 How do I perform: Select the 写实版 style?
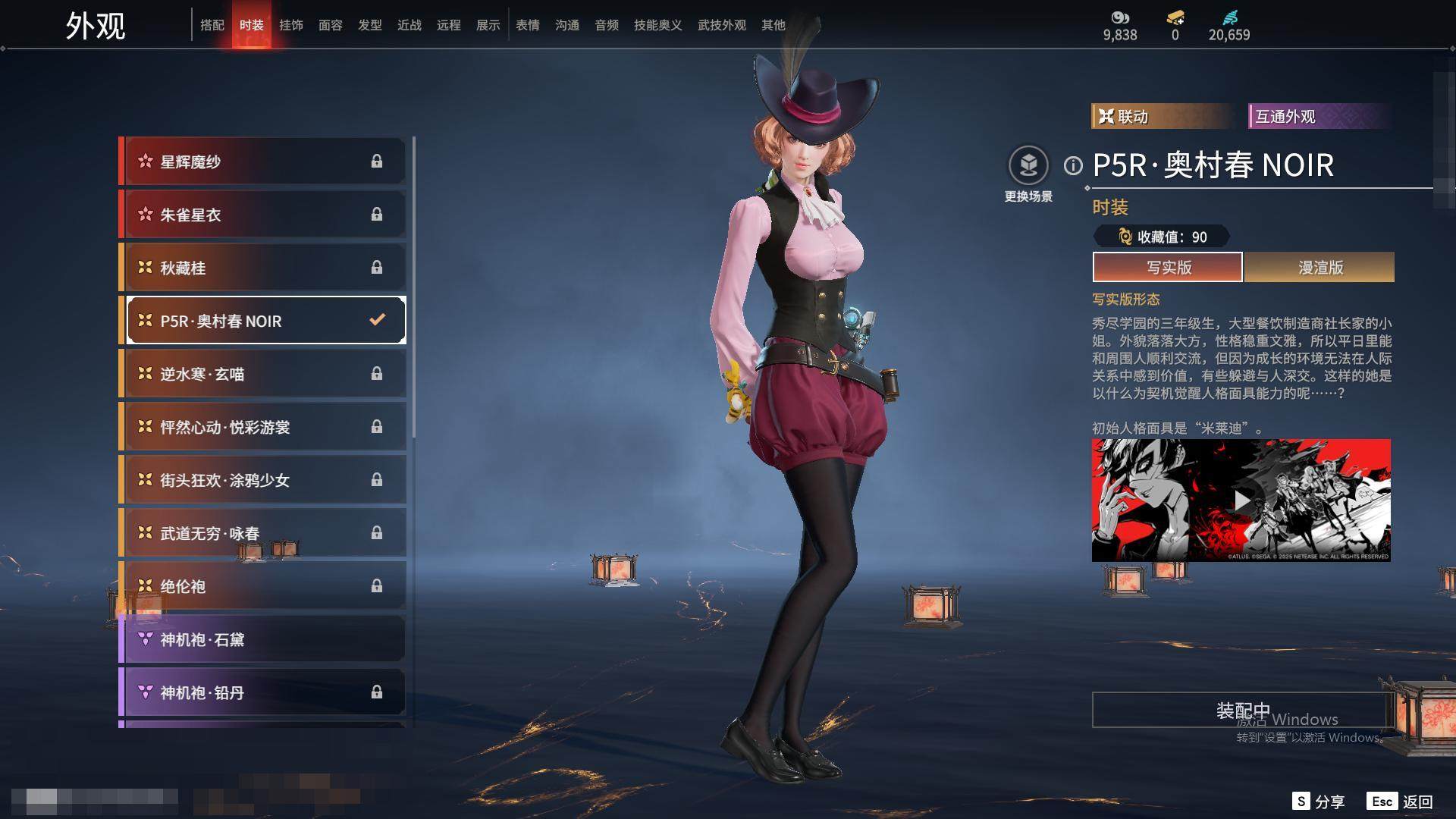(1168, 267)
